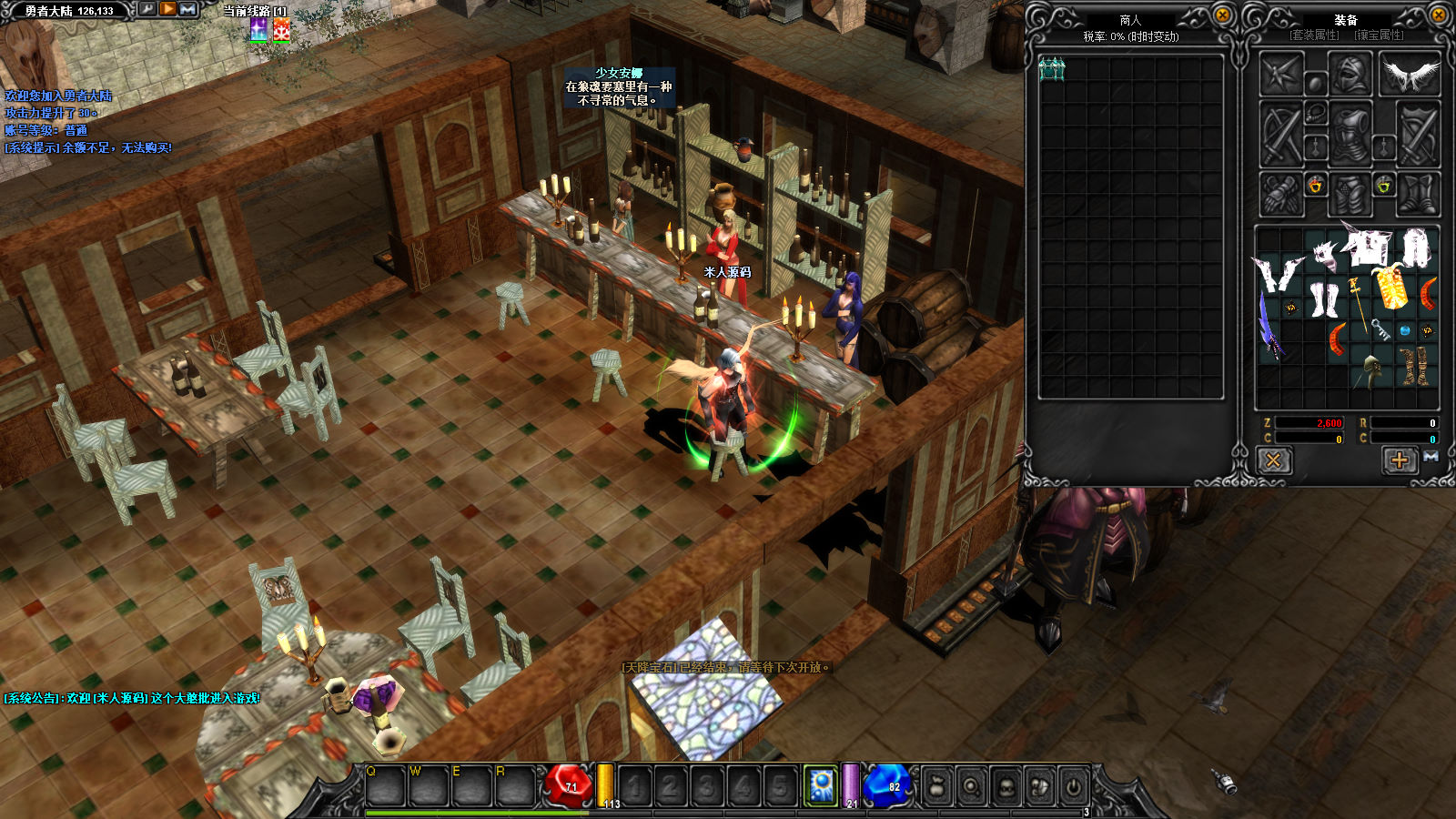The image size is (1456, 819).
Task: Close the merchant (商人) window
Action: (1223, 15)
